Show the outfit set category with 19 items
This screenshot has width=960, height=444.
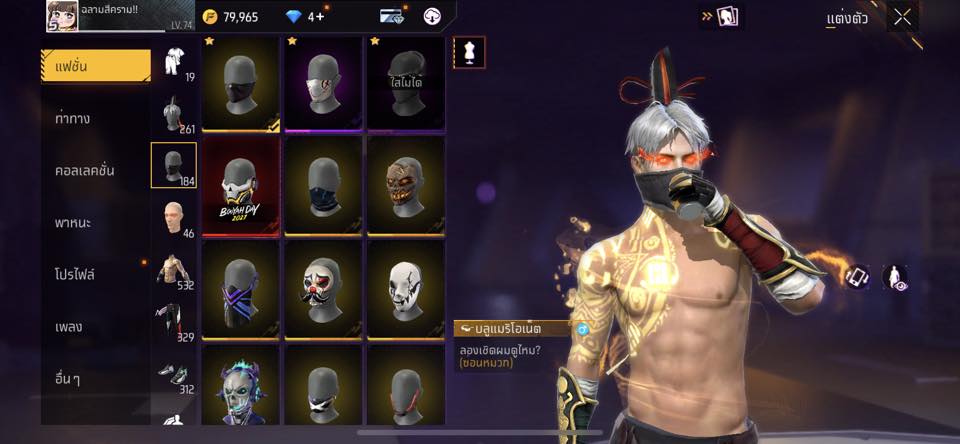click(x=174, y=61)
